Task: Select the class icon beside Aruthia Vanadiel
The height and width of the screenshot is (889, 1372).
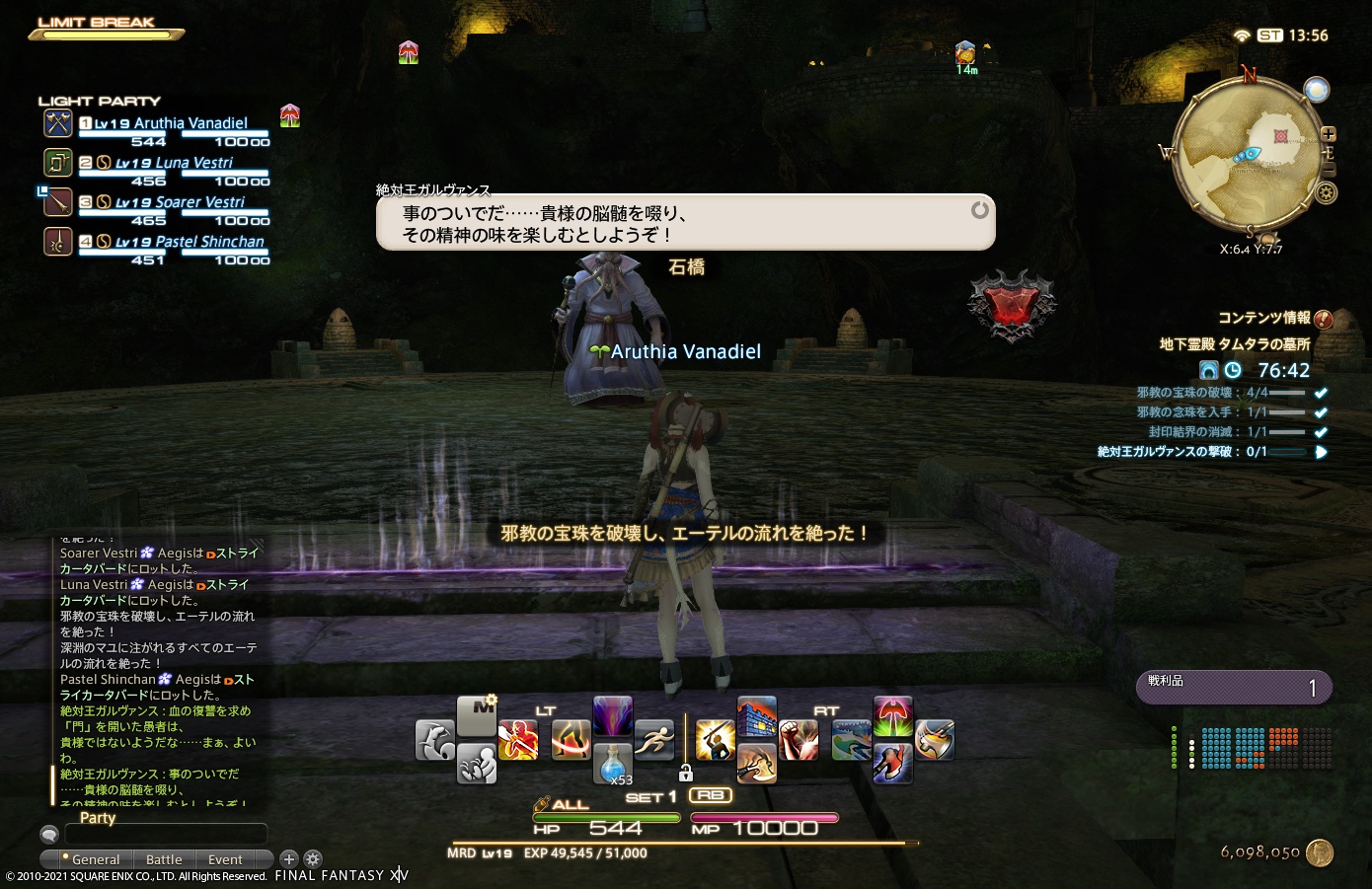Action: [x=57, y=123]
